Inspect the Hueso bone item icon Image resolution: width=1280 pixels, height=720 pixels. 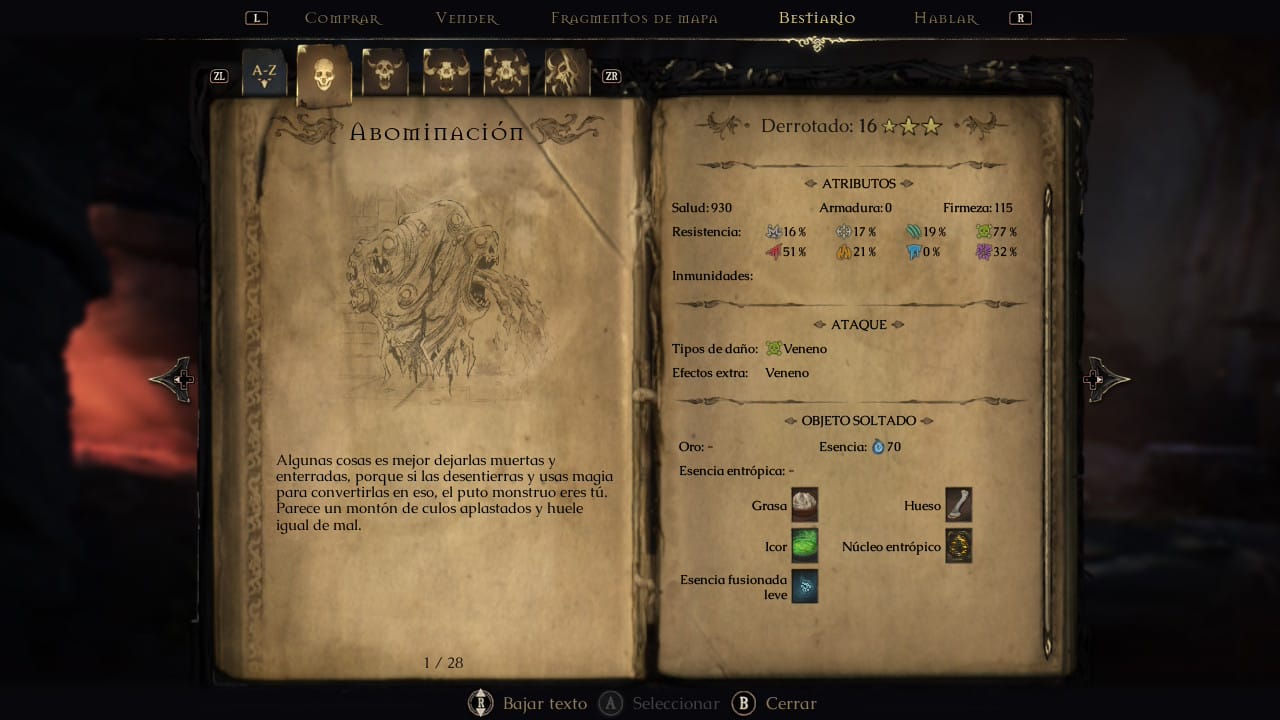958,506
